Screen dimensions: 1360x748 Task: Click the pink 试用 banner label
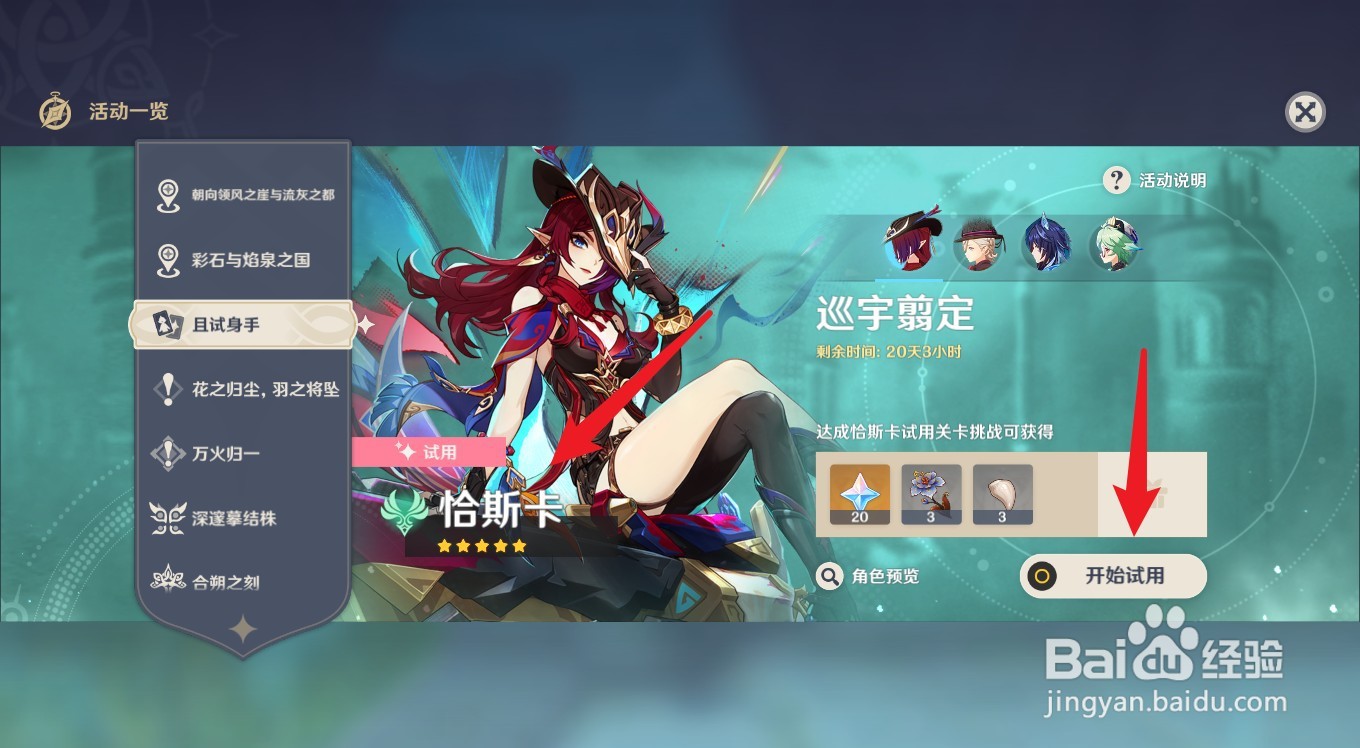point(432,452)
